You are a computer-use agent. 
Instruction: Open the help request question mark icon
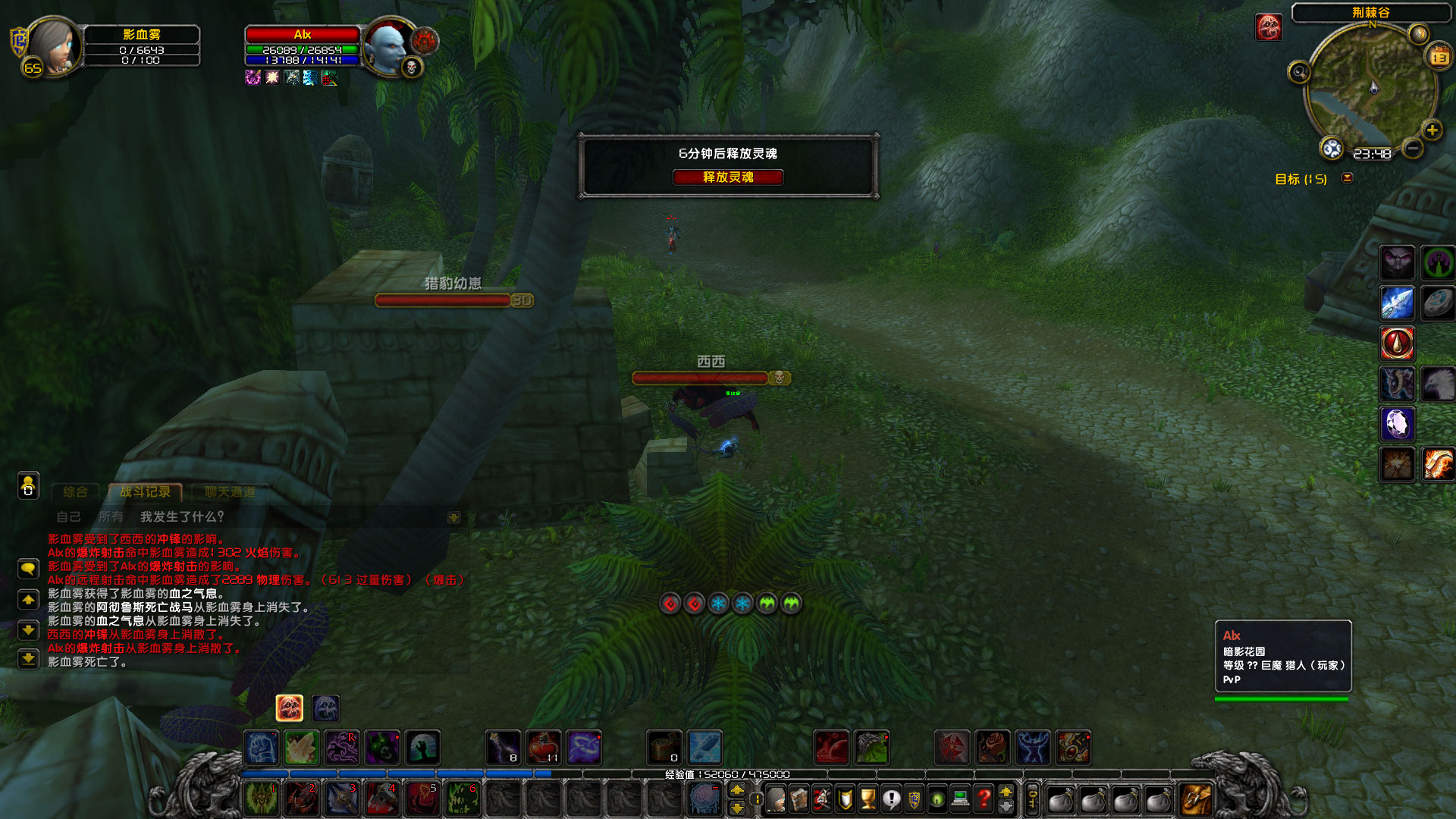(984, 799)
